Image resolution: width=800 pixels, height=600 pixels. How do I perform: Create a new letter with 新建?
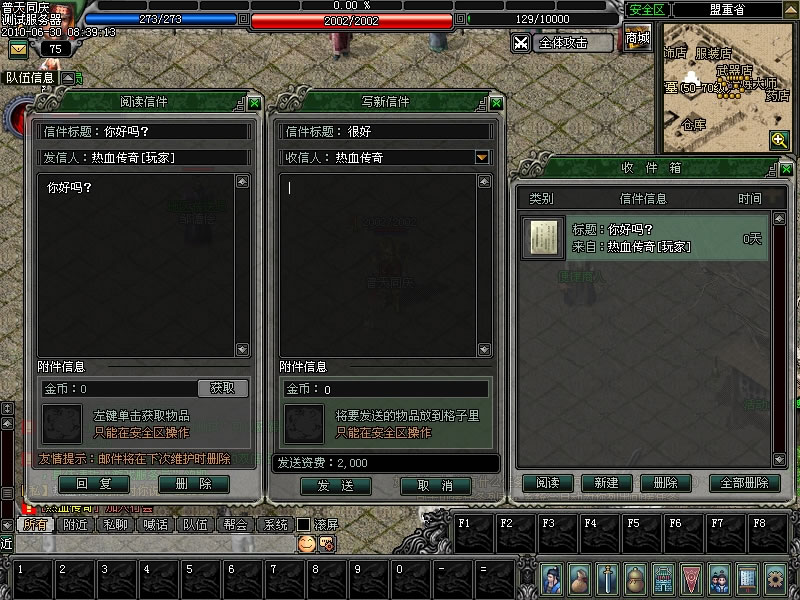[606, 482]
